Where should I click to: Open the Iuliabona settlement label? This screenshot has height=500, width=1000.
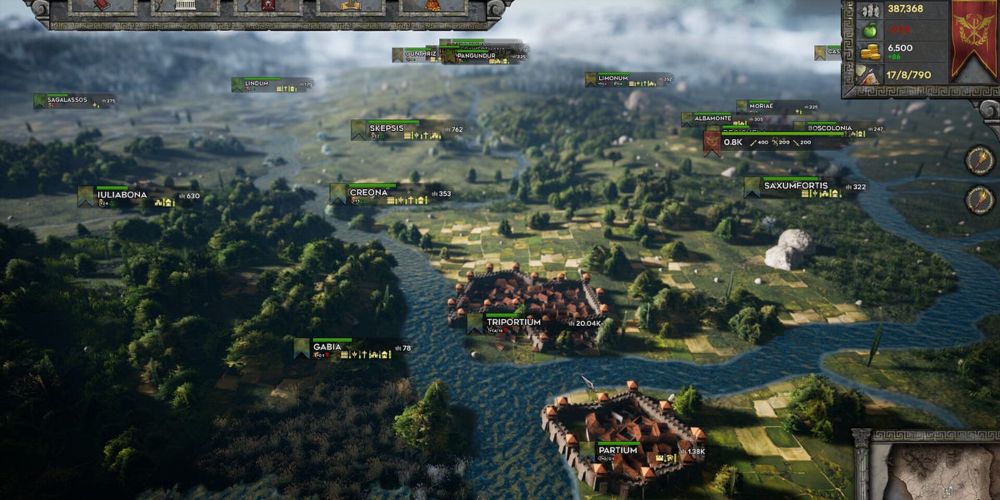click(122, 195)
